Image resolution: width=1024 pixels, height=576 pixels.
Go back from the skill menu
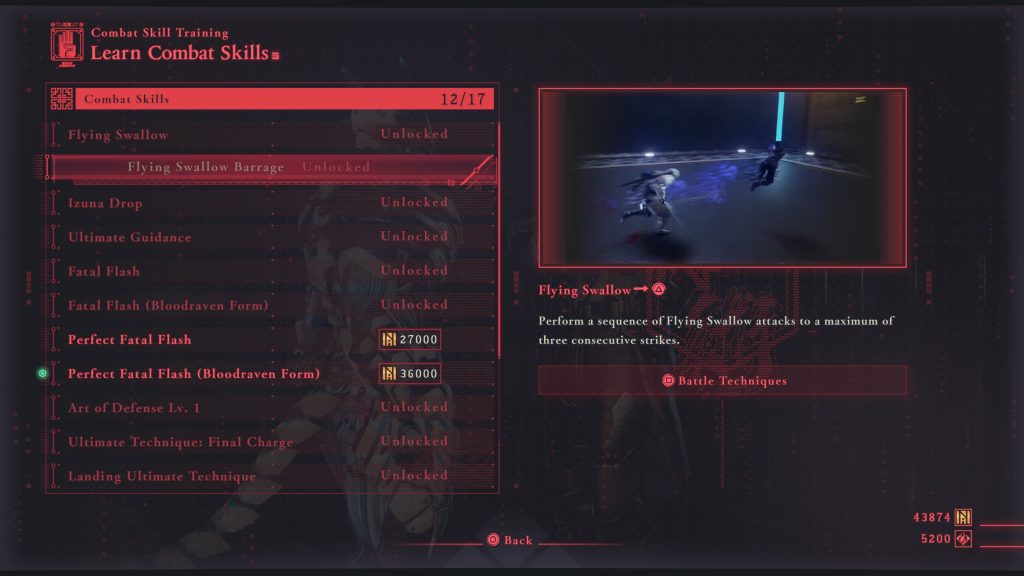509,540
